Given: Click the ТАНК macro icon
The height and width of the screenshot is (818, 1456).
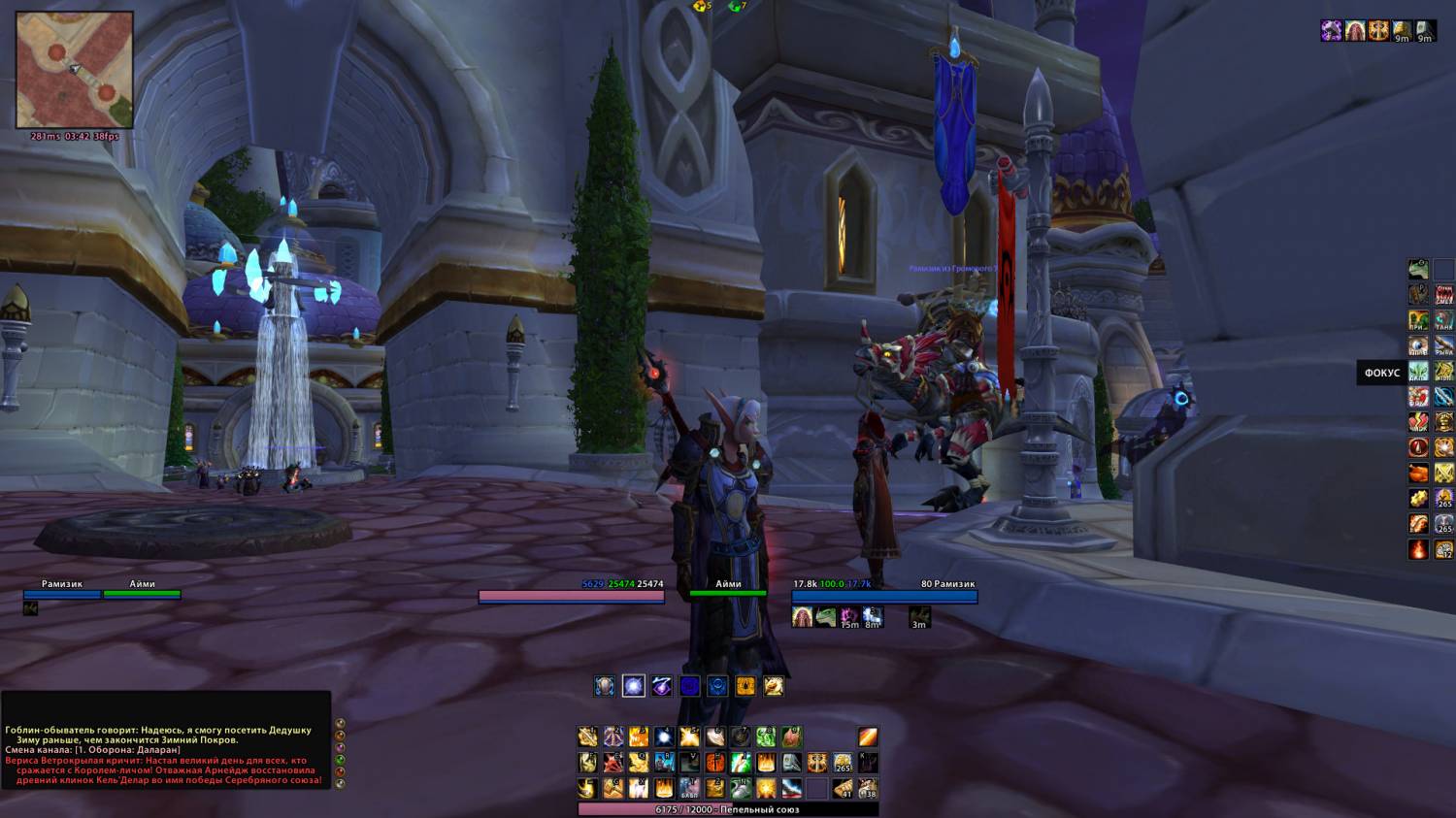Looking at the screenshot, I should [x=1444, y=320].
